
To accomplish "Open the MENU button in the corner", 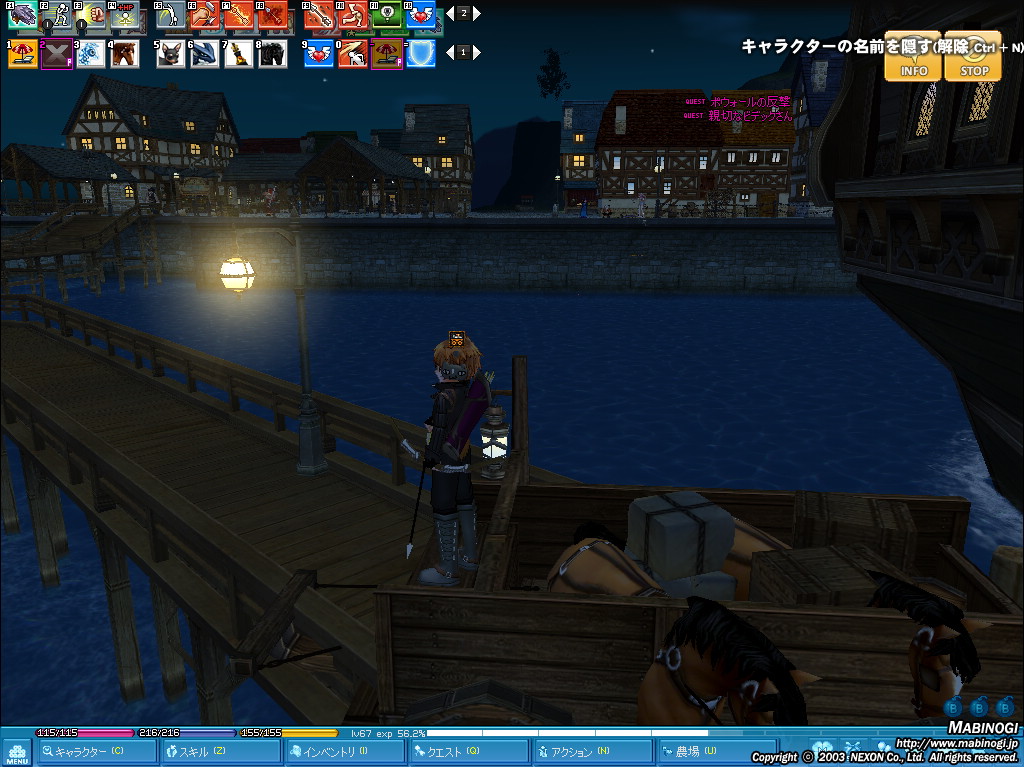I will [x=16, y=752].
